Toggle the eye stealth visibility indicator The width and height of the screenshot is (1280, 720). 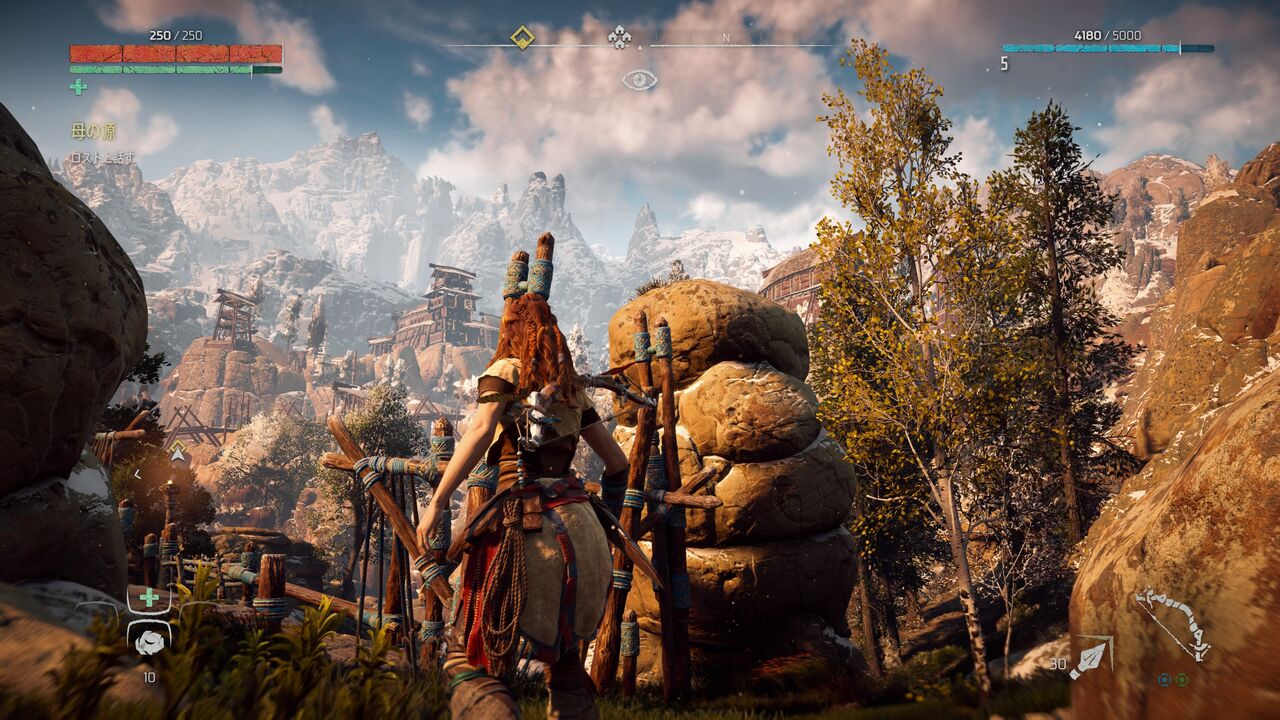[x=639, y=80]
